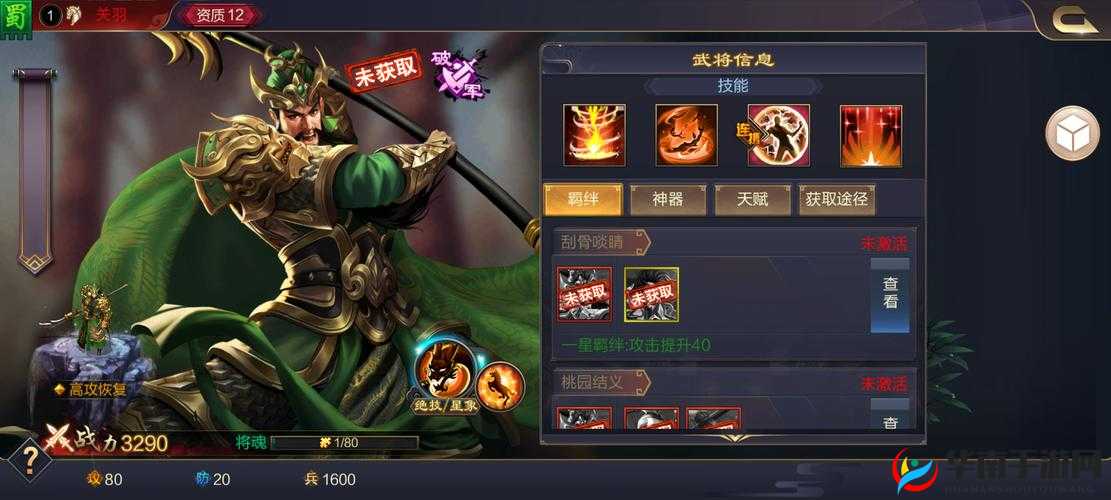Click the 资质 12 aptitude badge

tap(220, 15)
